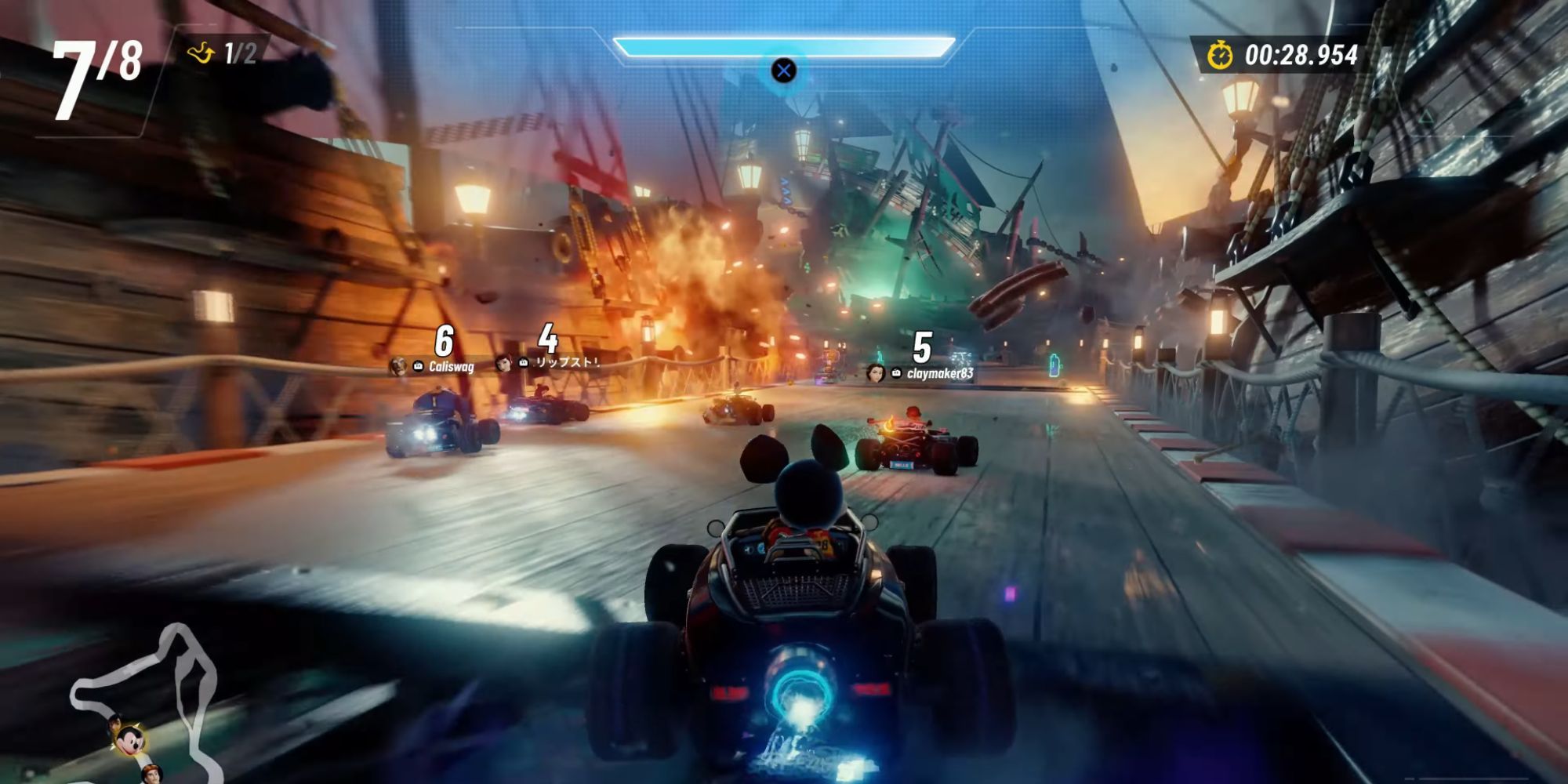Select the race timer reading 00:28.954
The image size is (1568, 784).
coord(1304,55)
